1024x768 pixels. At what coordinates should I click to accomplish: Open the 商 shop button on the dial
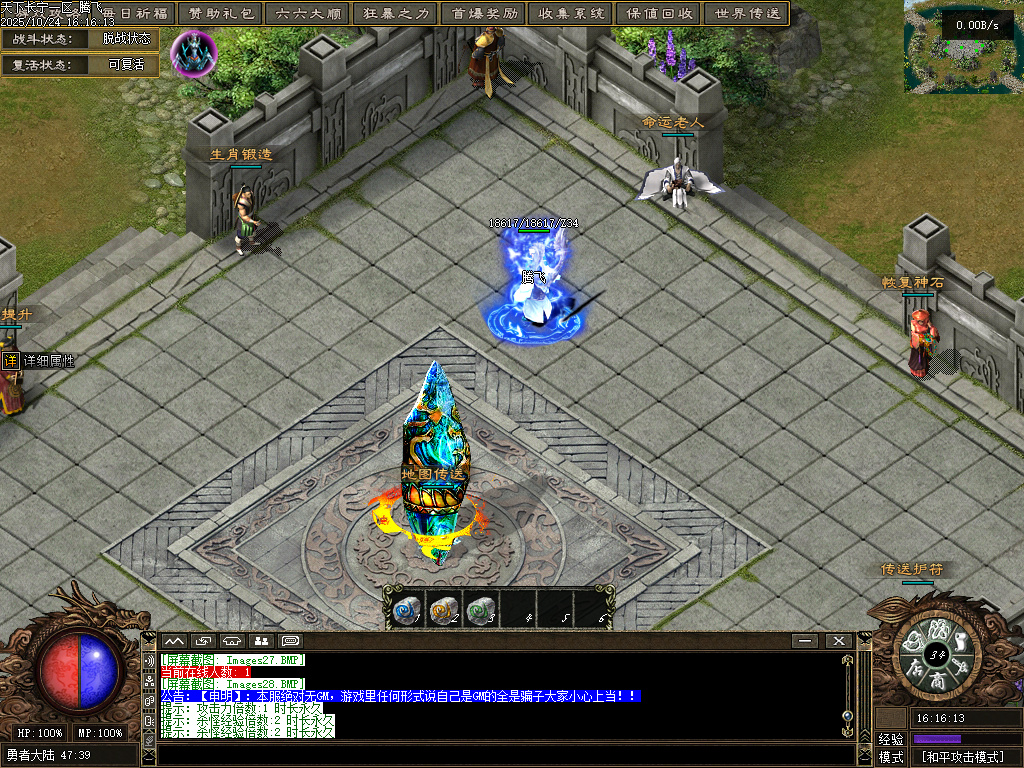coord(937,681)
